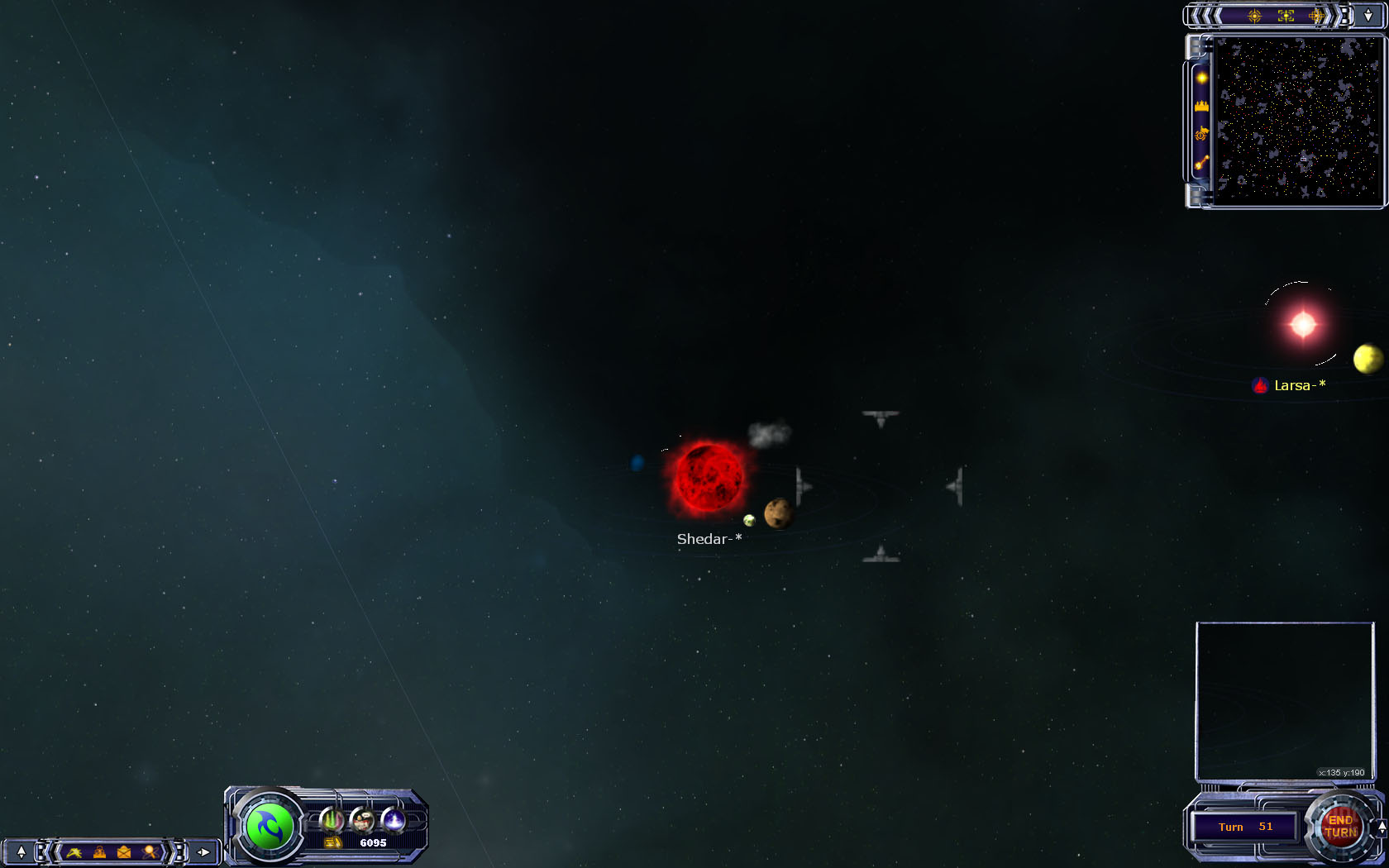The width and height of the screenshot is (1389, 868).
Task: Toggle the crown filter beside minimap
Action: (1201, 106)
